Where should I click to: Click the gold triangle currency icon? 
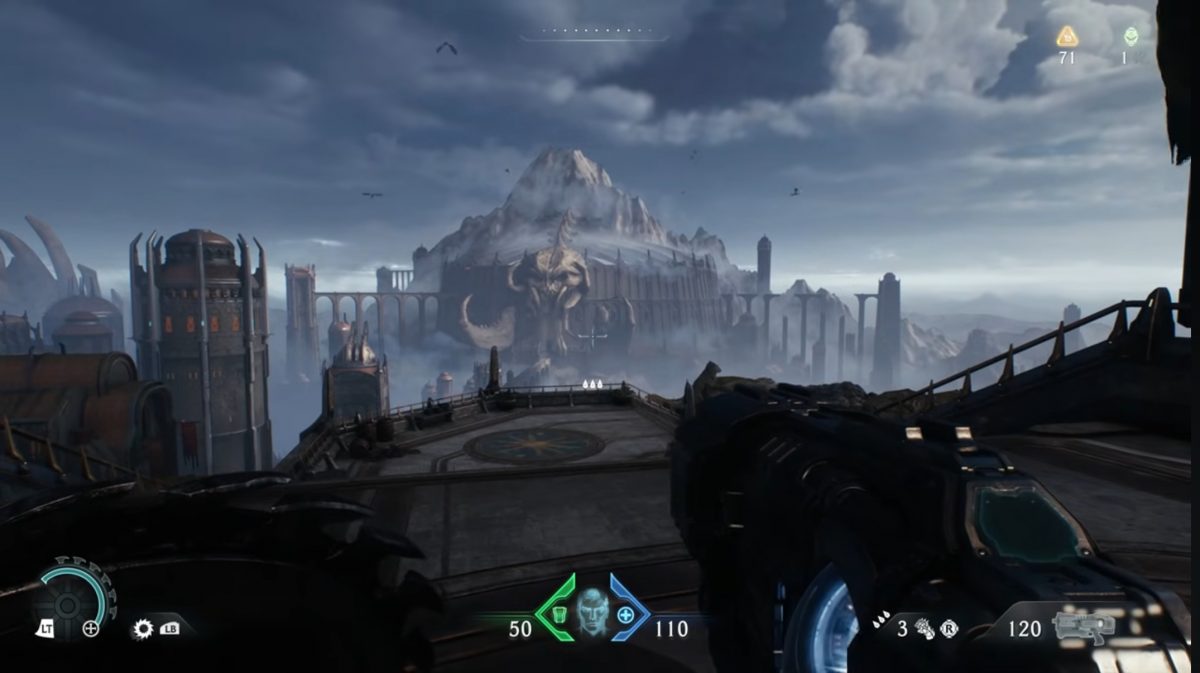tap(1067, 36)
